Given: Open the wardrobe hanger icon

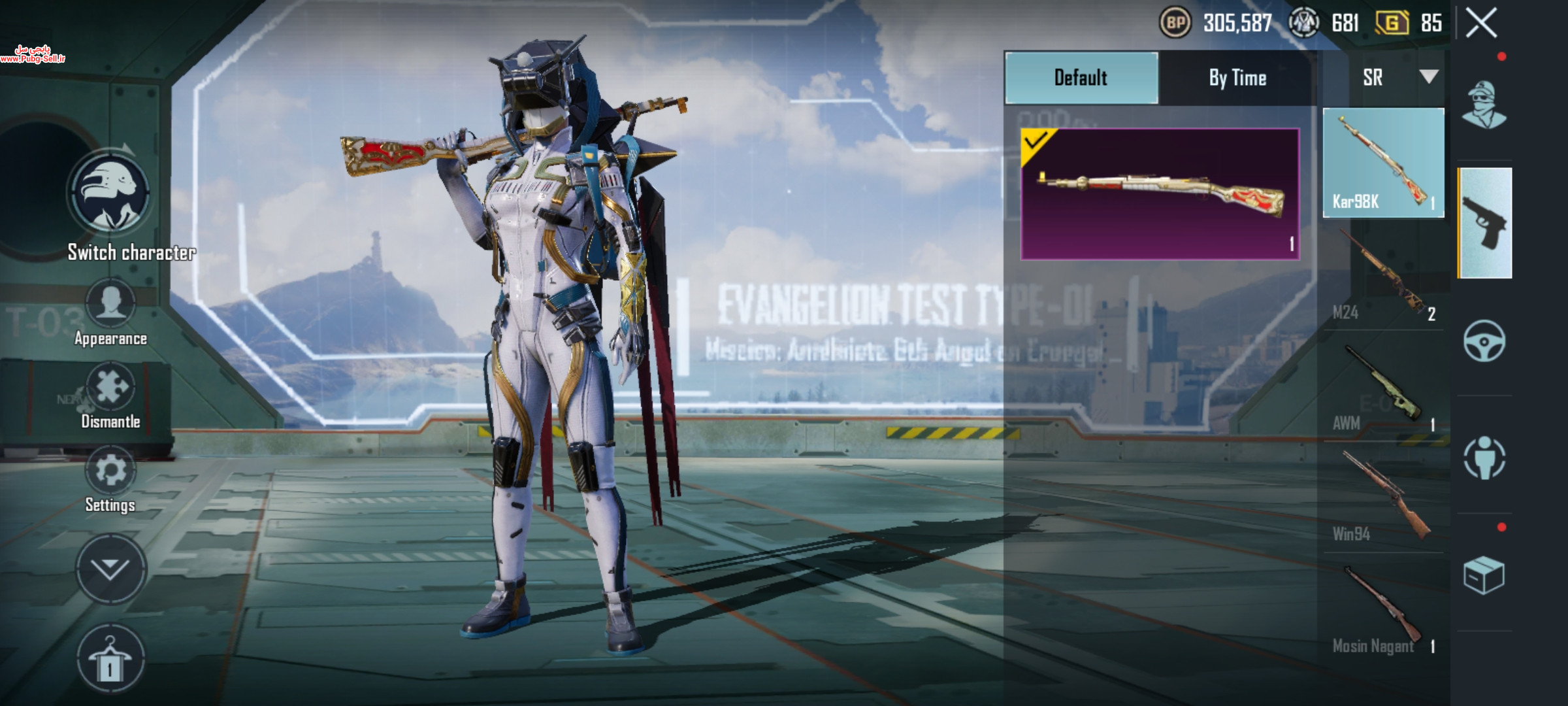Looking at the screenshot, I should point(110,659).
